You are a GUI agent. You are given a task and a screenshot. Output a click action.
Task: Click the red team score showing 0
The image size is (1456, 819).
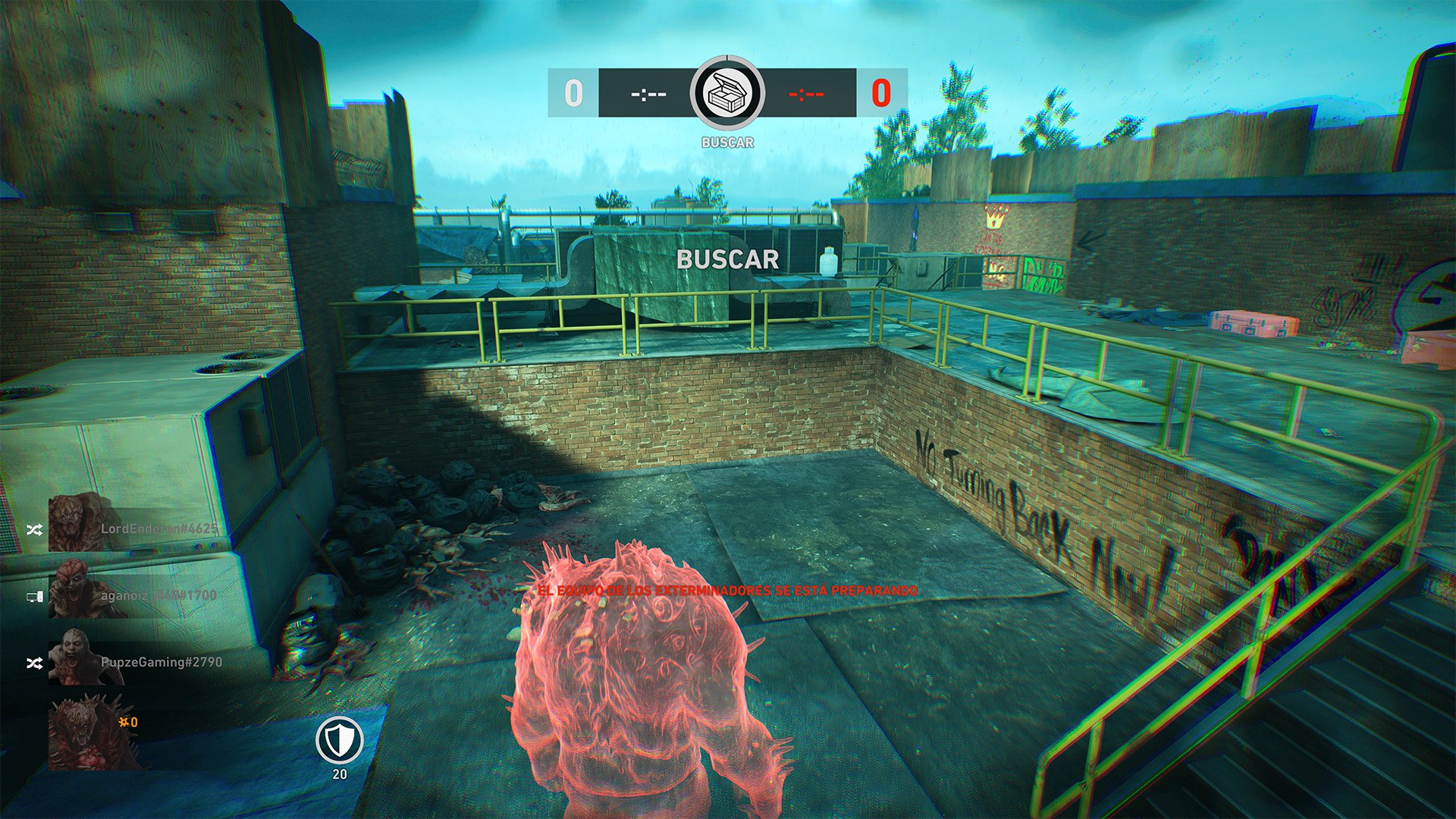(880, 93)
